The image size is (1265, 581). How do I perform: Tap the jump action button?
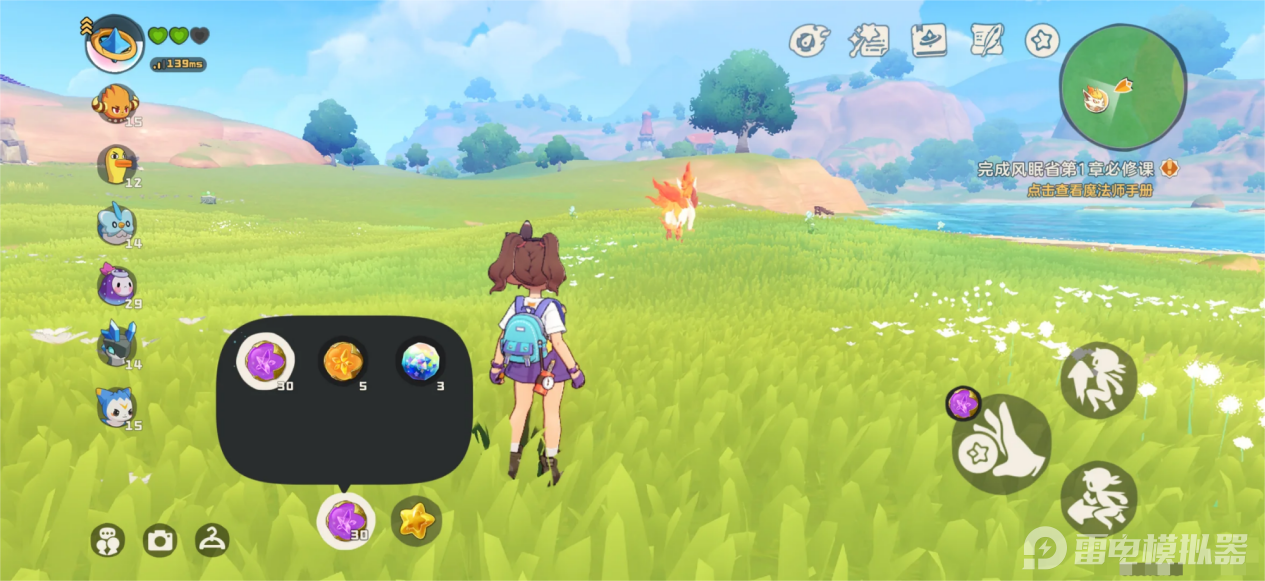tap(1098, 379)
